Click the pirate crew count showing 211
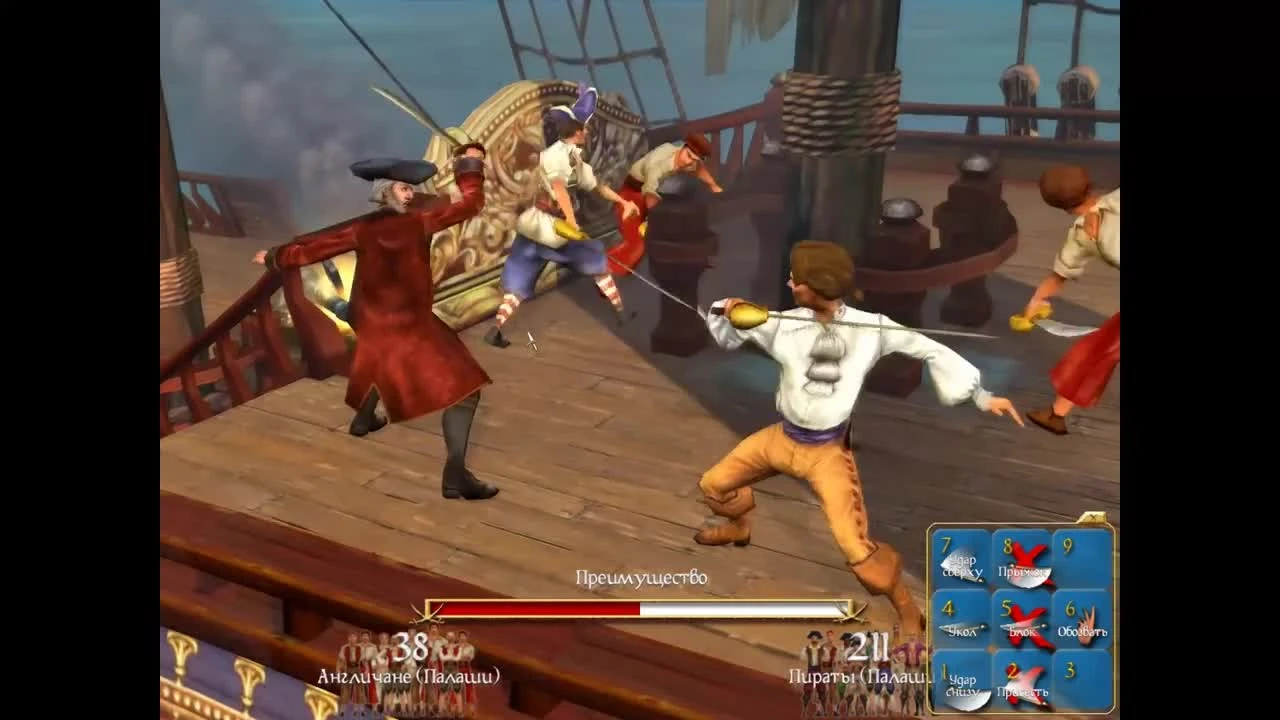The height and width of the screenshot is (720, 1280). pyautogui.click(x=866, y=646)
